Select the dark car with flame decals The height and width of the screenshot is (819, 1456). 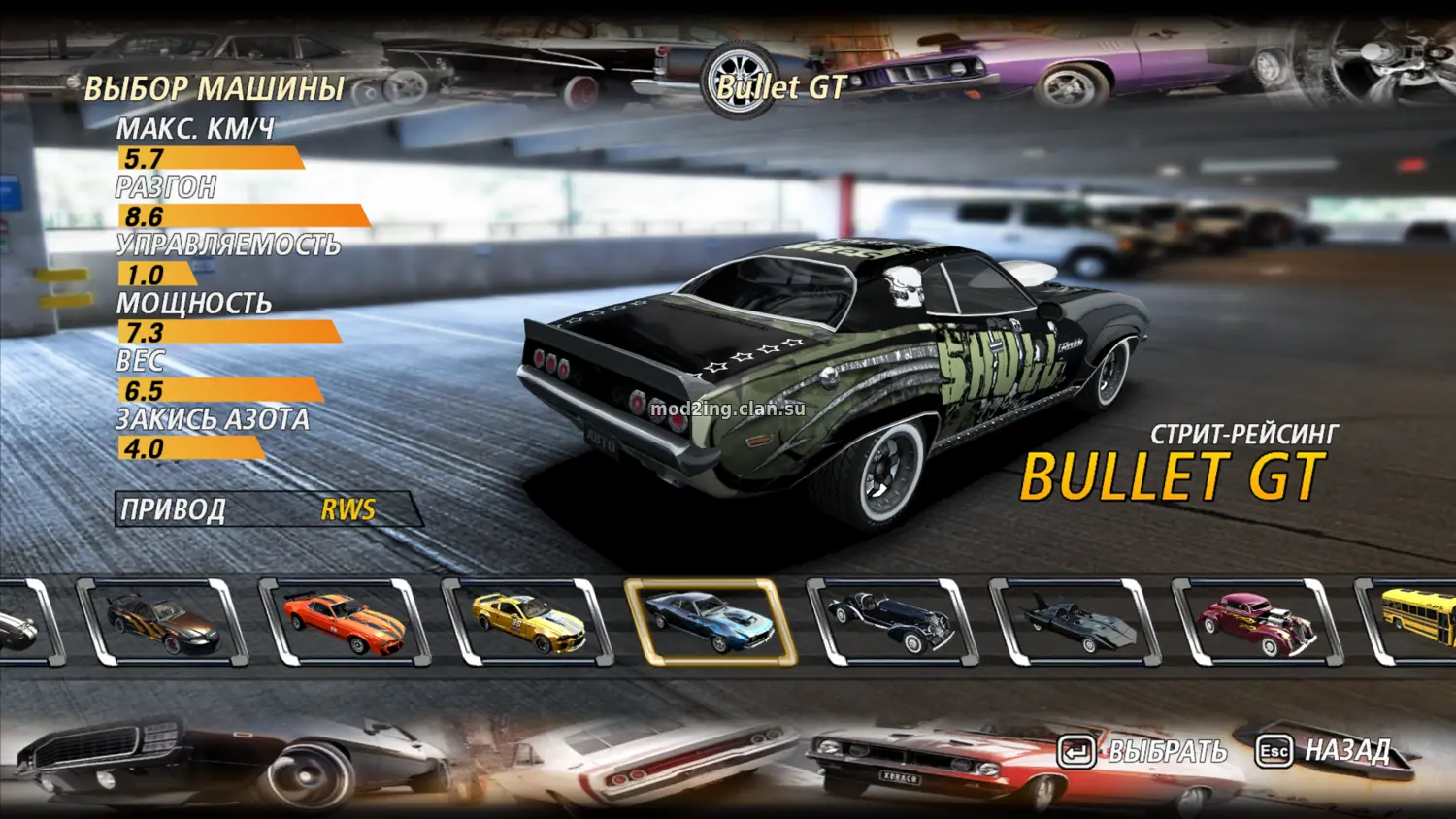(161, 623)
